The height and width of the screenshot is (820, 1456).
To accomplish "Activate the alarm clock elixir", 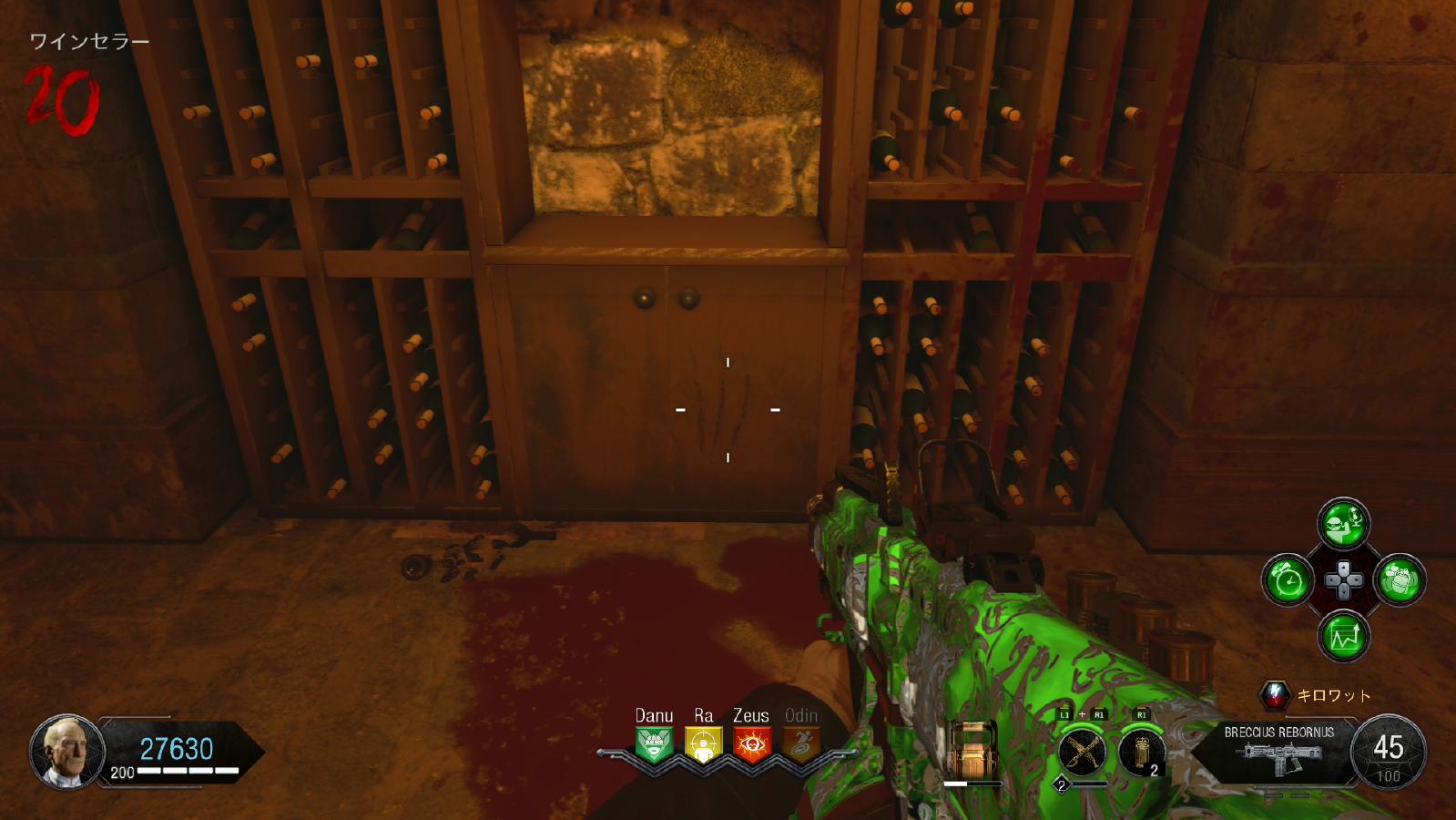I will (1288, 580).
